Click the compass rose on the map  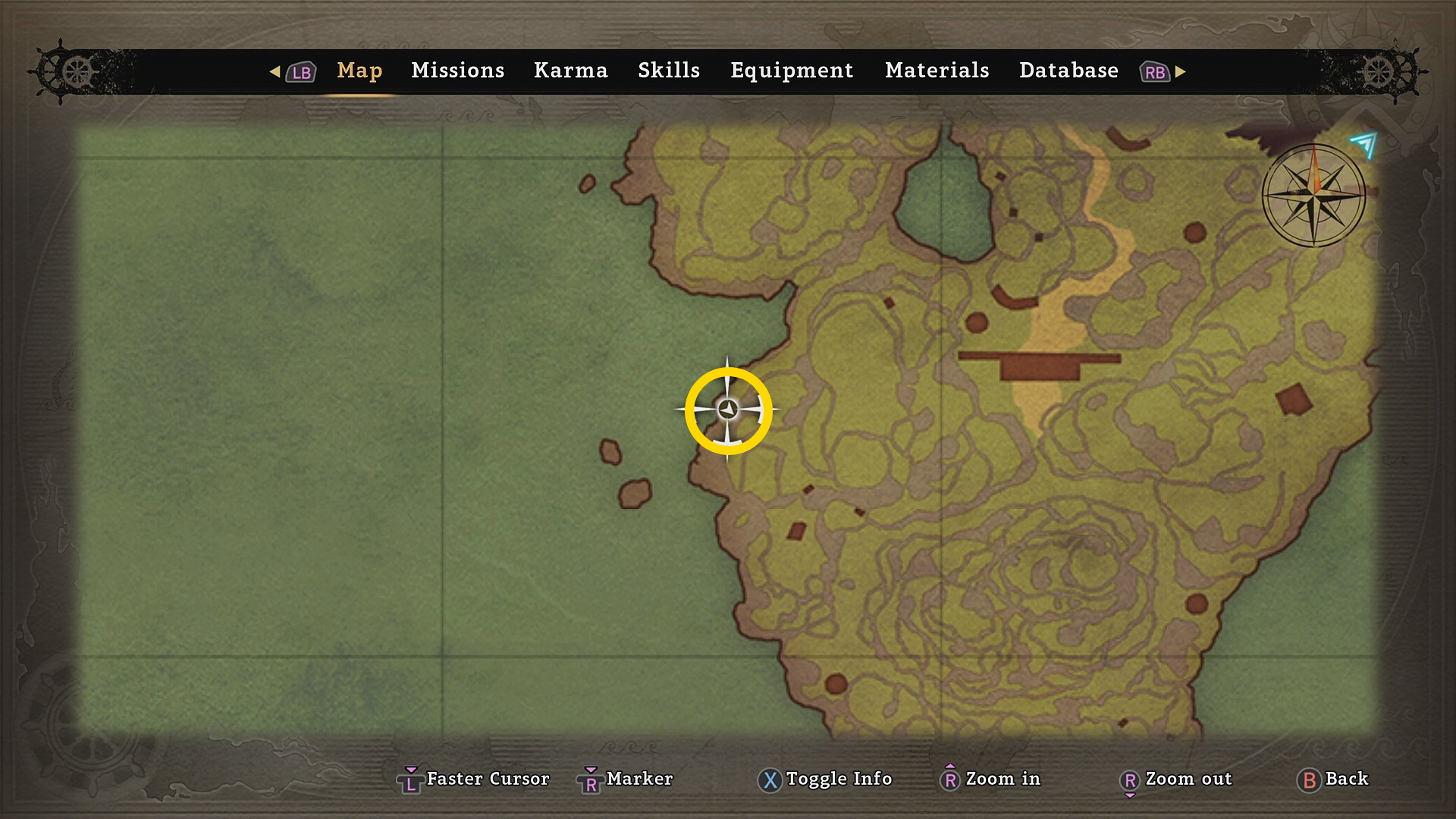point(1313,196)
